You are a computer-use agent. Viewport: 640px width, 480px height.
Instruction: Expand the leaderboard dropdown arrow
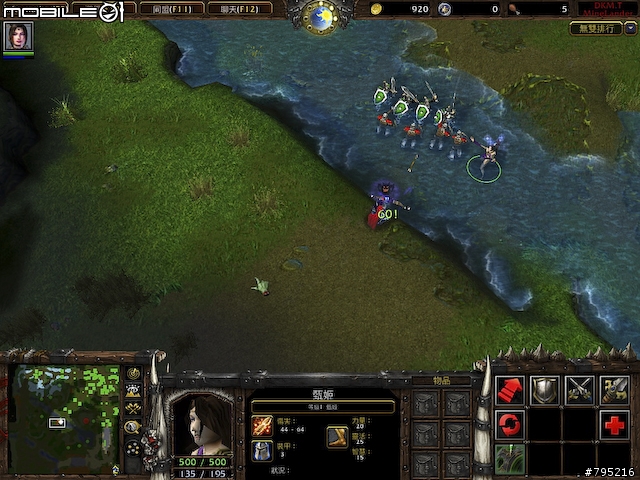(x=629, y=29)
